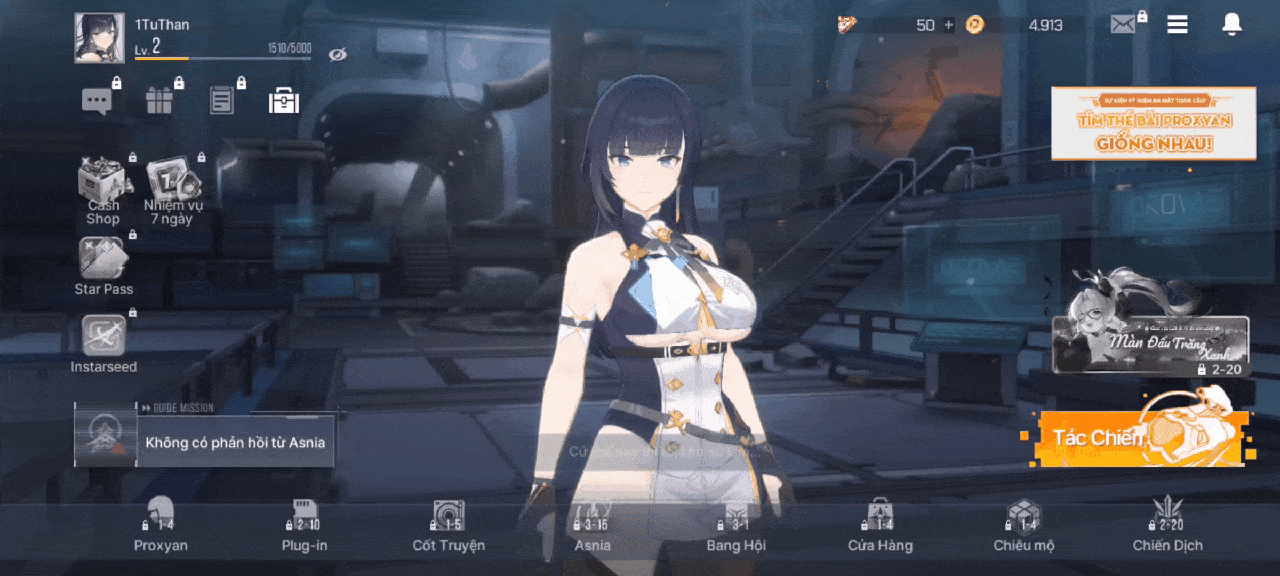Open the Cash Shop
The width and height of the screenshot is (1280, 576).
104,190
